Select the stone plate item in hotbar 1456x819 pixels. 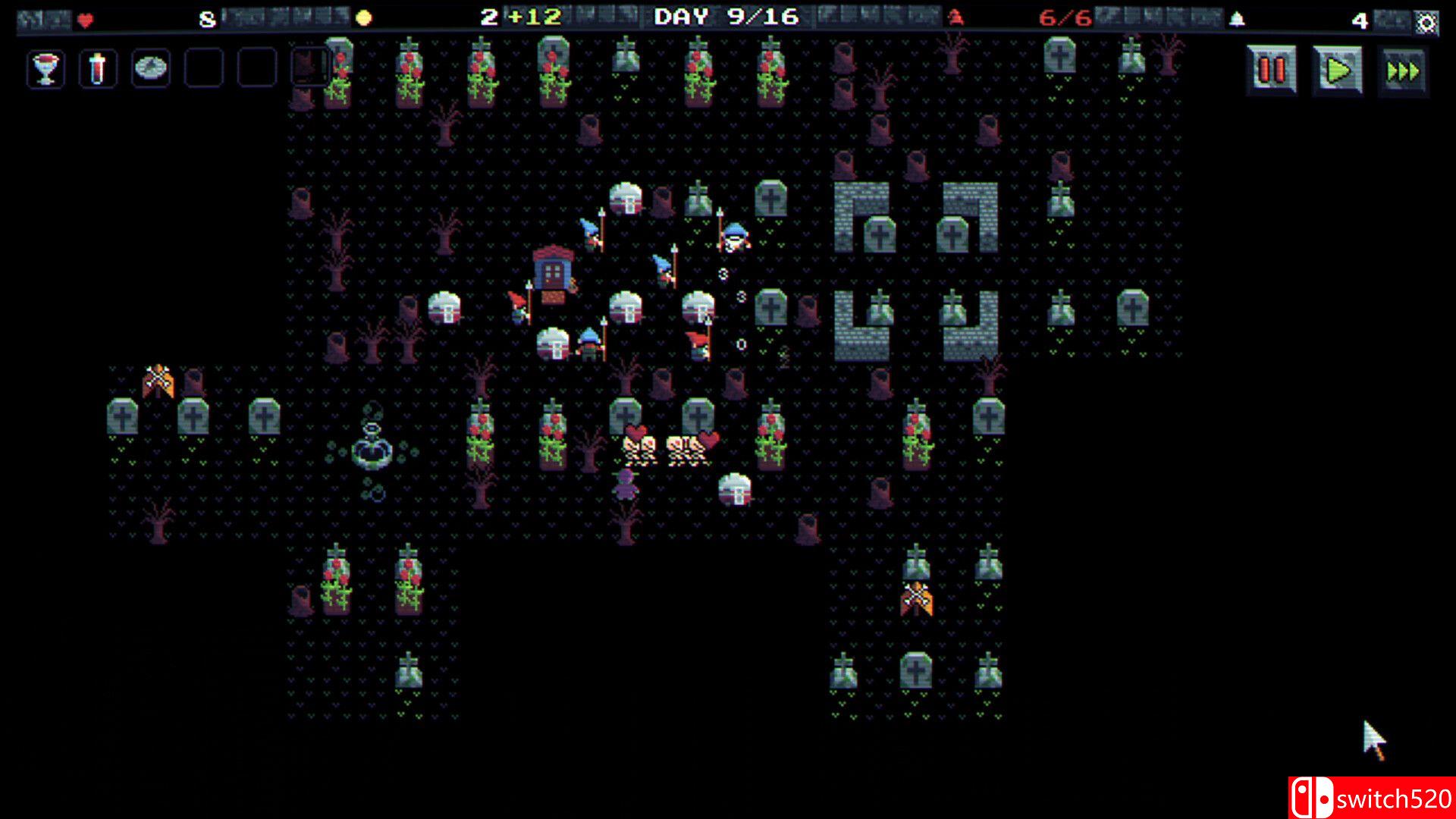coord(150,68)
